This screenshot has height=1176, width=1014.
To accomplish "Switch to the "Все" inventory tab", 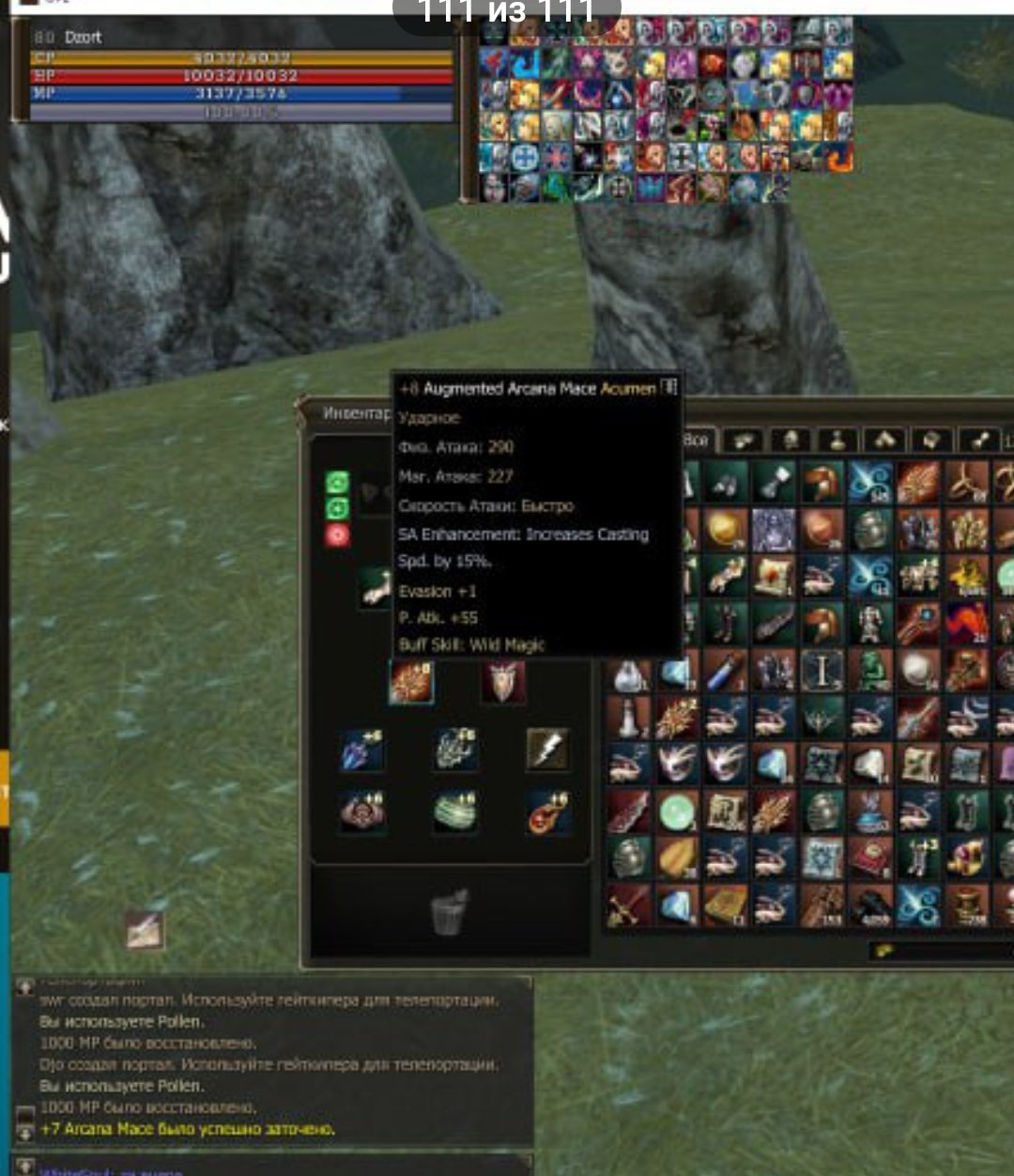I will pyautogui.click(x=698, y=441).
